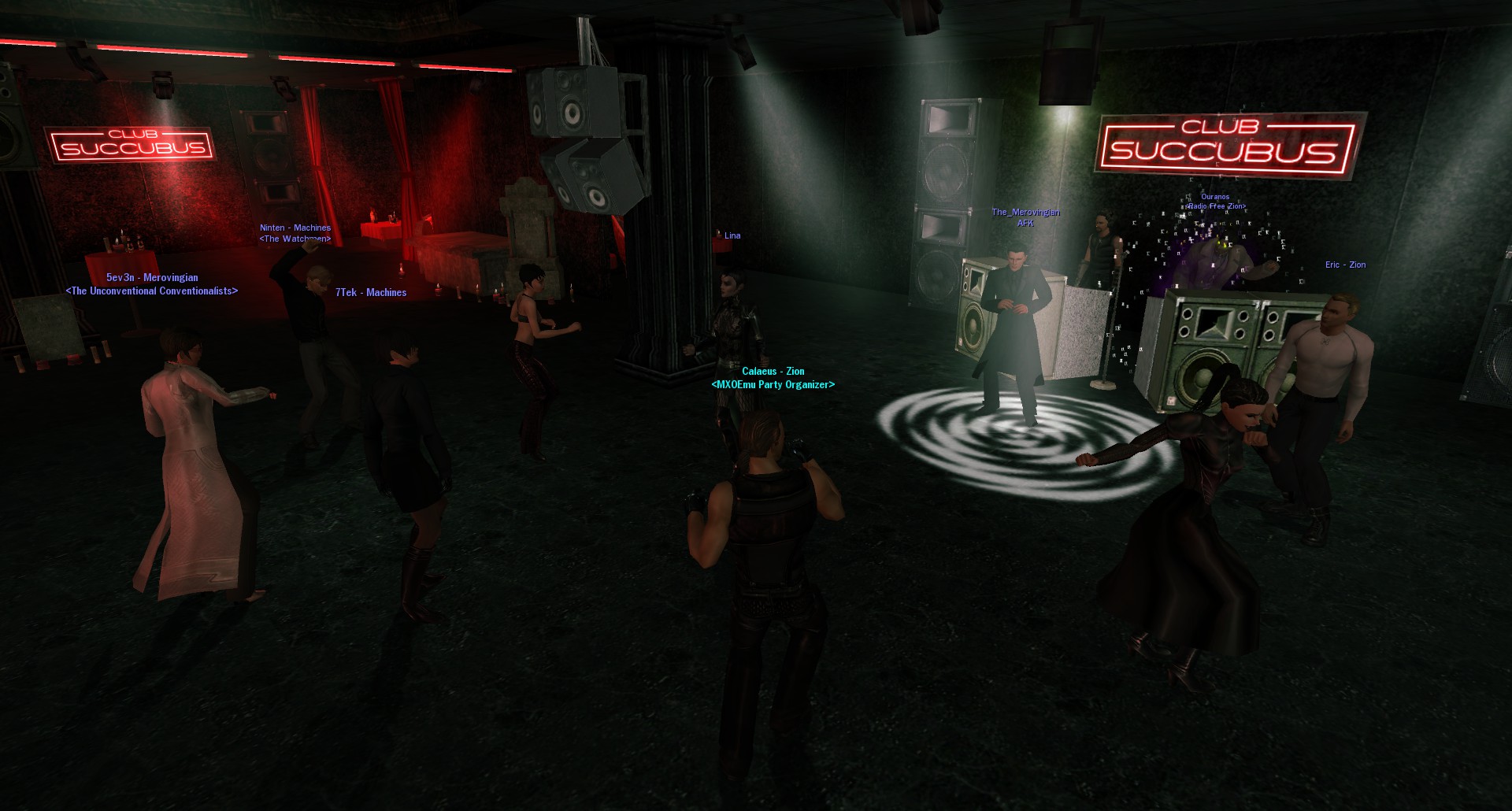Select player Lina's nameplate
Viewport: 1512px width, 811px height.
point(732,235)
